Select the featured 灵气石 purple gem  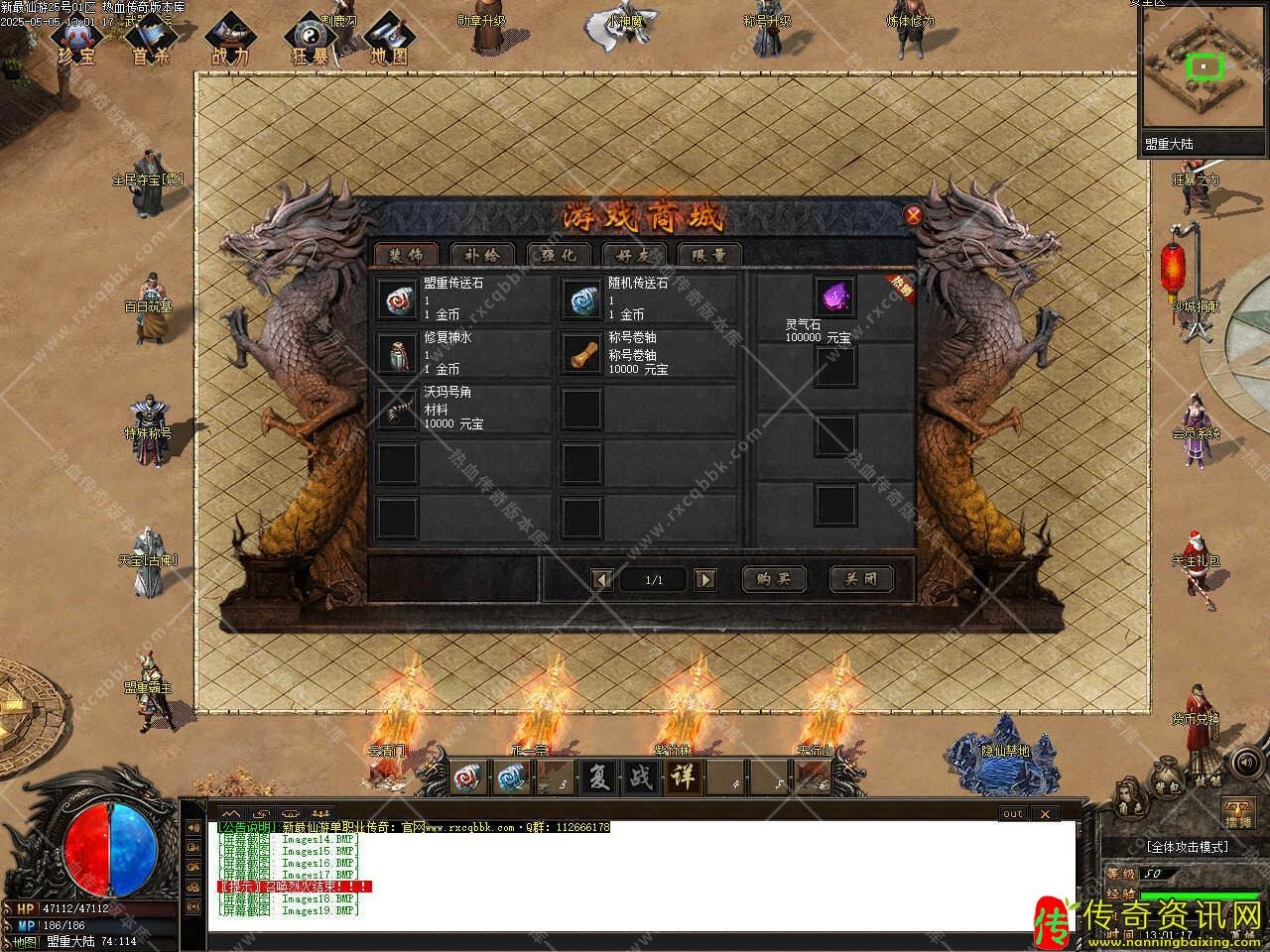click(x=834, y=297)
